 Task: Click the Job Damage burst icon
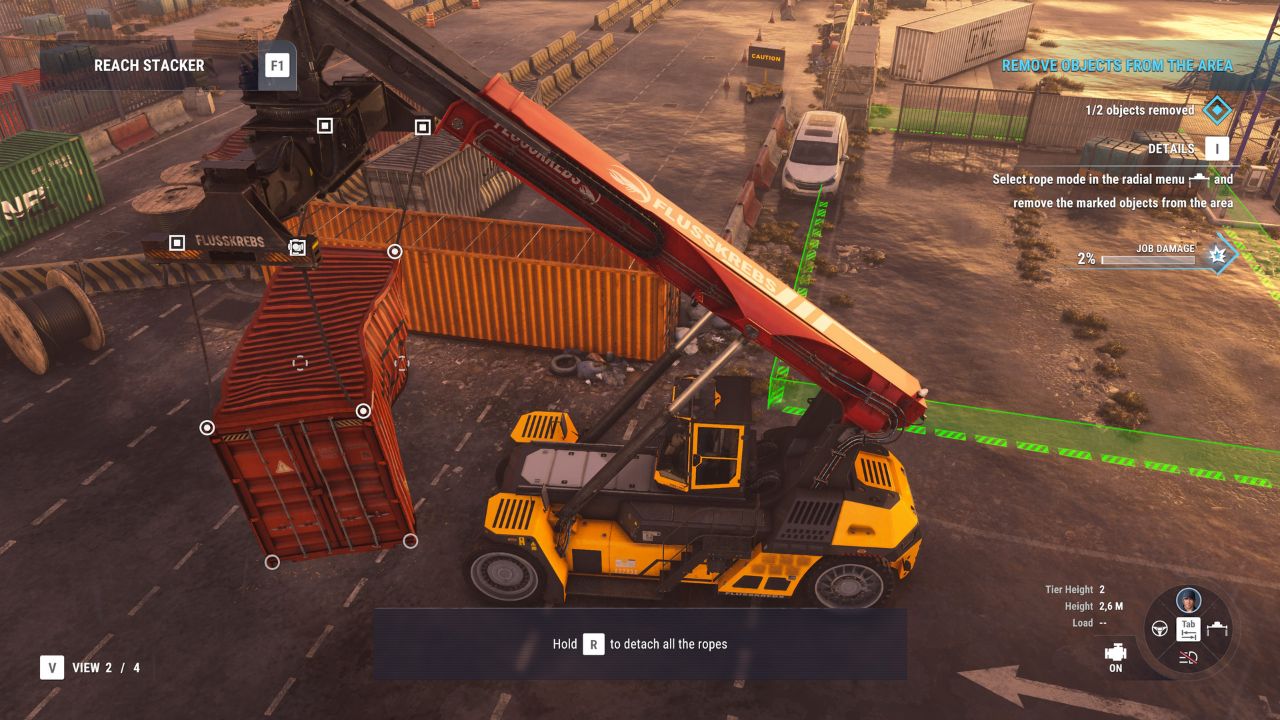point(1218,256)
